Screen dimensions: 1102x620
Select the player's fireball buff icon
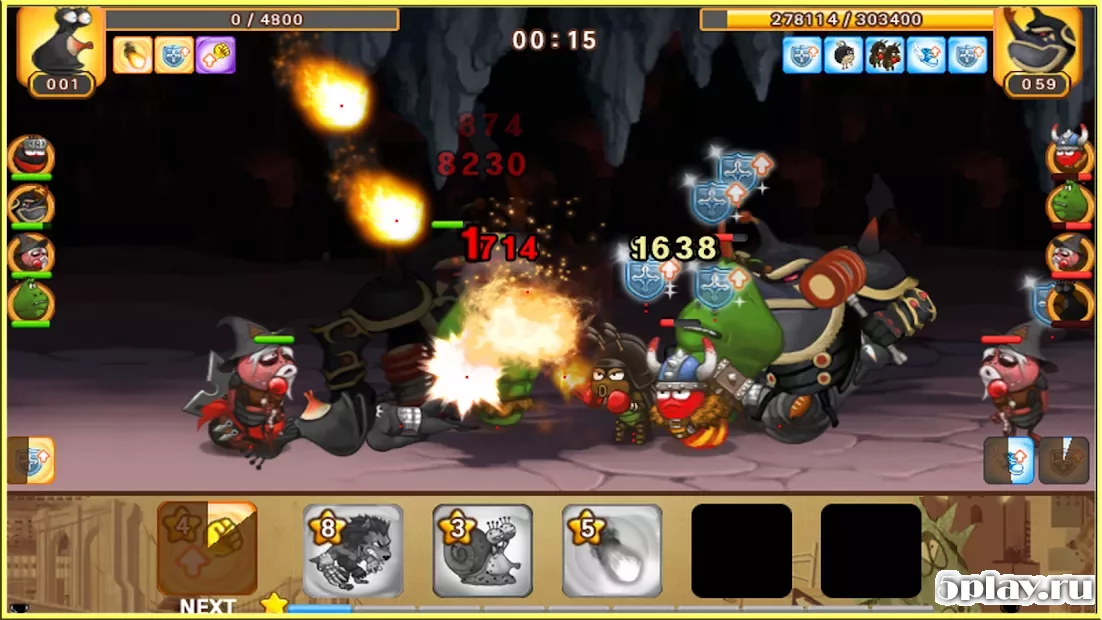(133, 55)
